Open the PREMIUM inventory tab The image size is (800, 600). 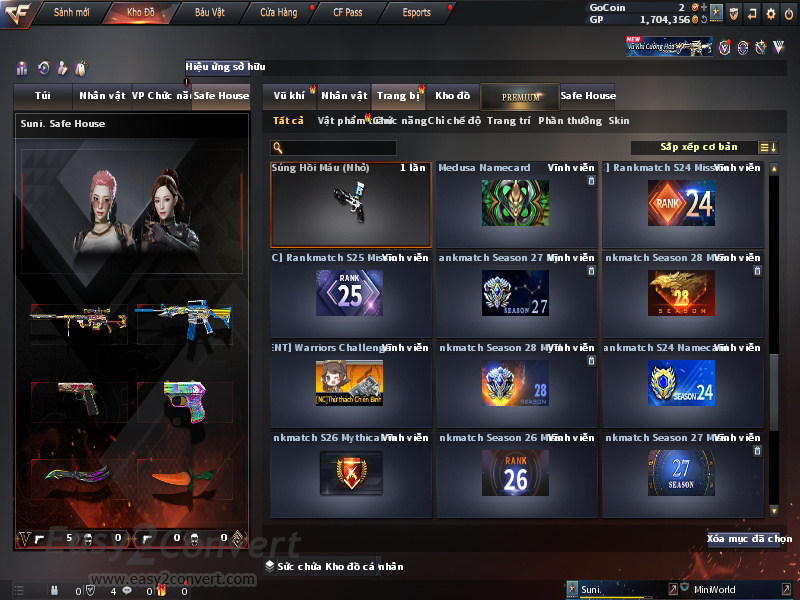click(520, 96)
